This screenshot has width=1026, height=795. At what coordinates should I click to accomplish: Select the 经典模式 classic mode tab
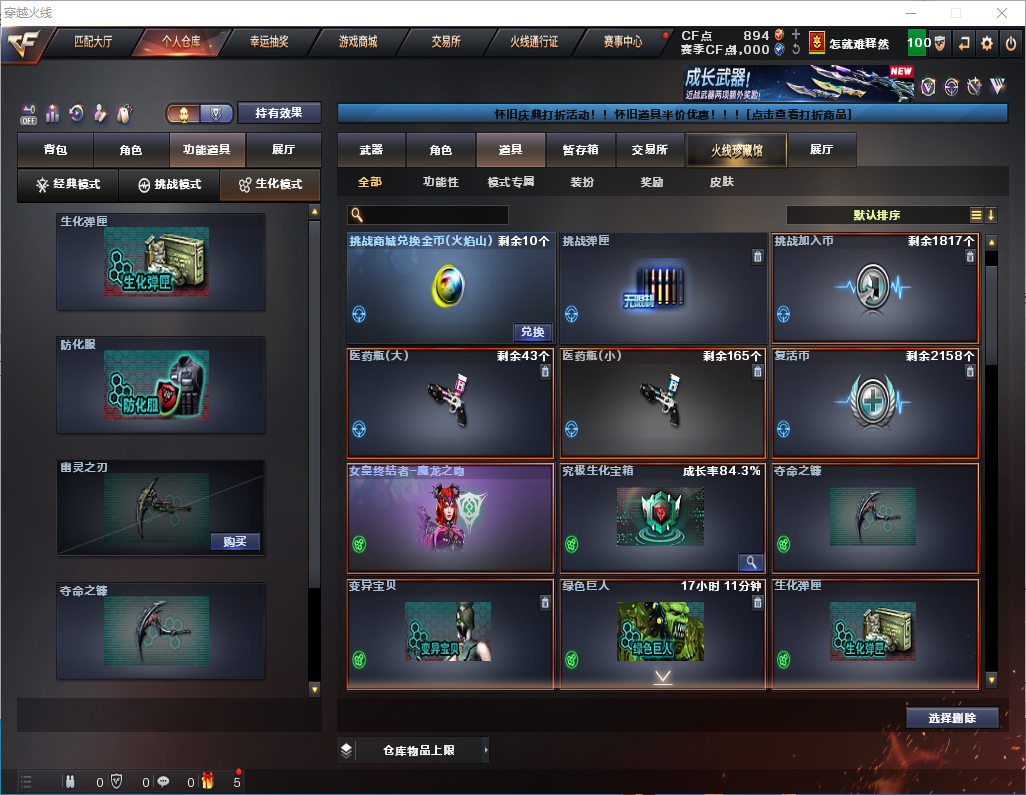coord(68,185)
